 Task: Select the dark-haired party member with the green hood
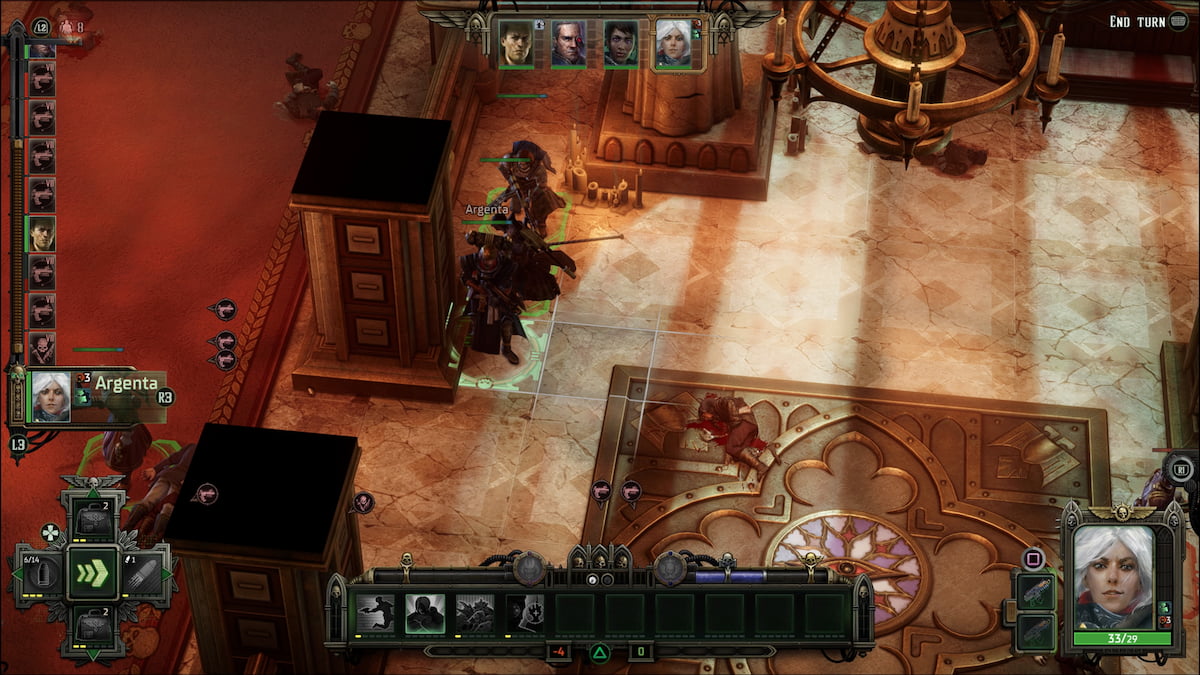621,44
